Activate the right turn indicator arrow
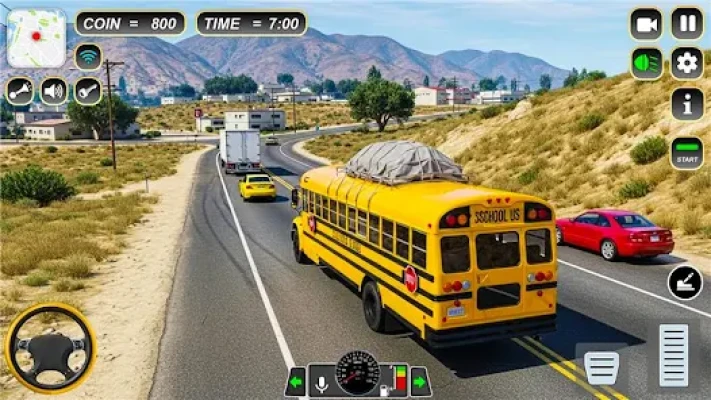Image resolution: width=711 pixels, height=400 pixels. [420, 381]
